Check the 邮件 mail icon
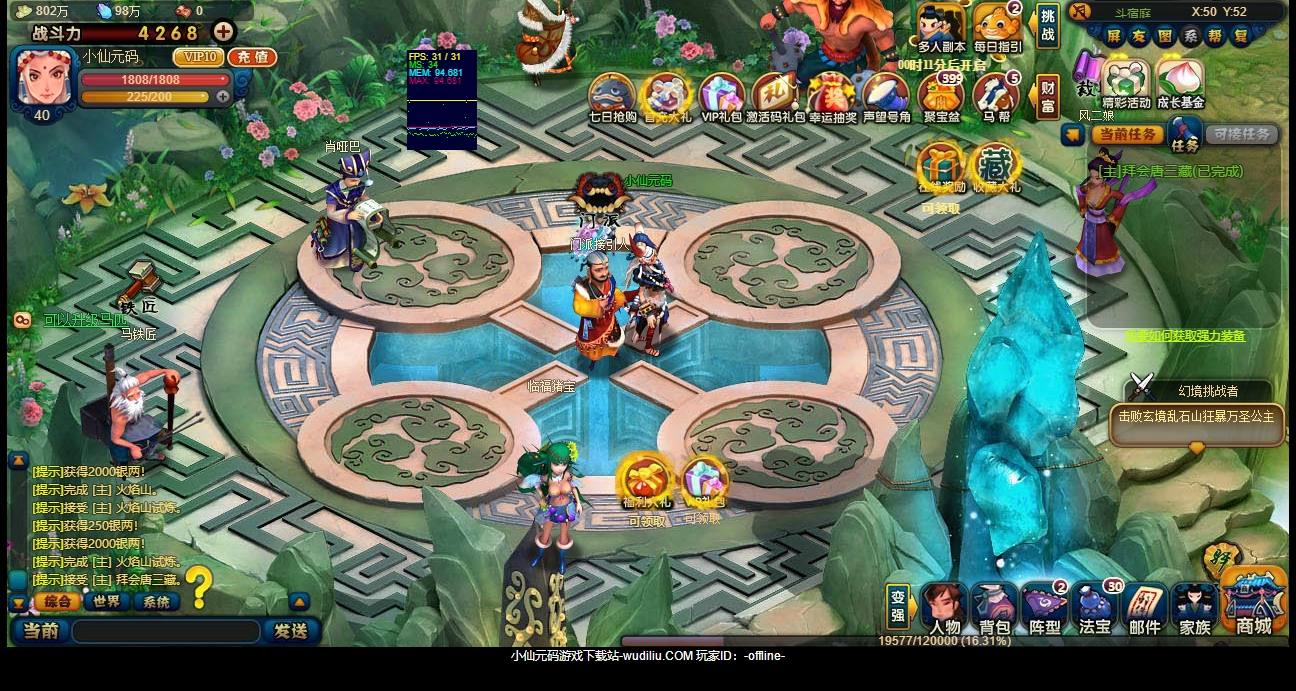Viewport: 1296px width, 691px height. [x=1145, y=609]
